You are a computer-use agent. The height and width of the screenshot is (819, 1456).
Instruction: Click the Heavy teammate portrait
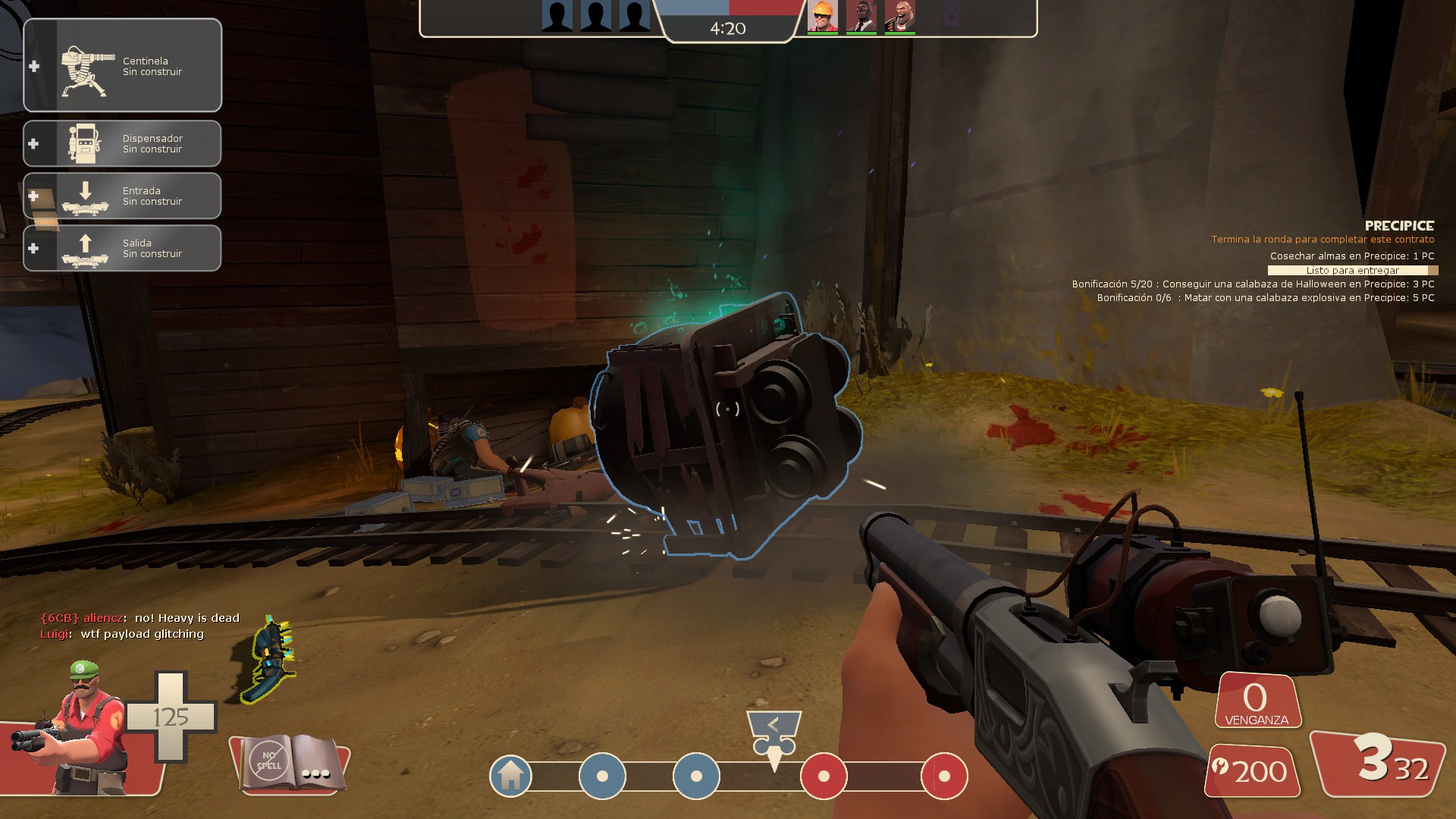click(x=899, y=16)
